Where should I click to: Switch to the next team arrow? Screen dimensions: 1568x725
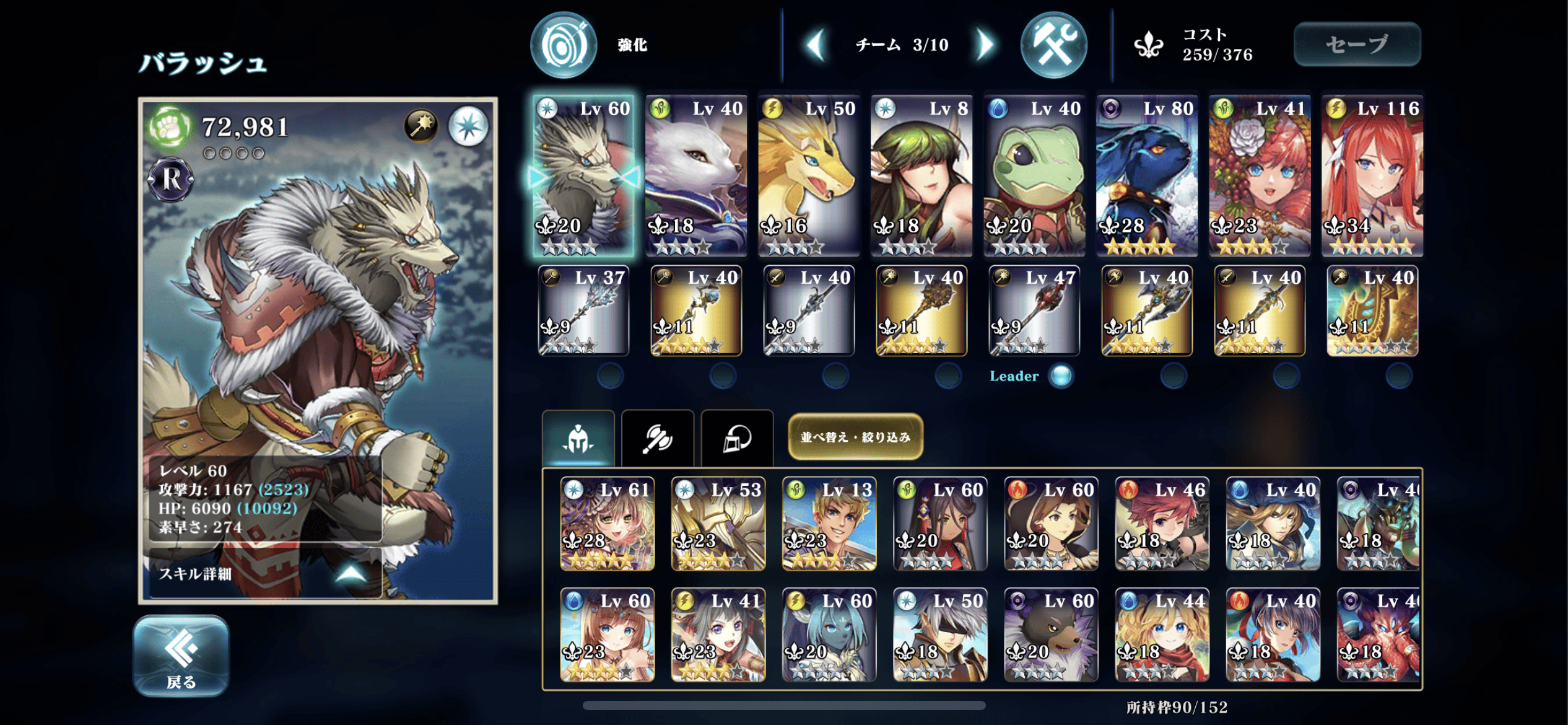coord(985,45)
